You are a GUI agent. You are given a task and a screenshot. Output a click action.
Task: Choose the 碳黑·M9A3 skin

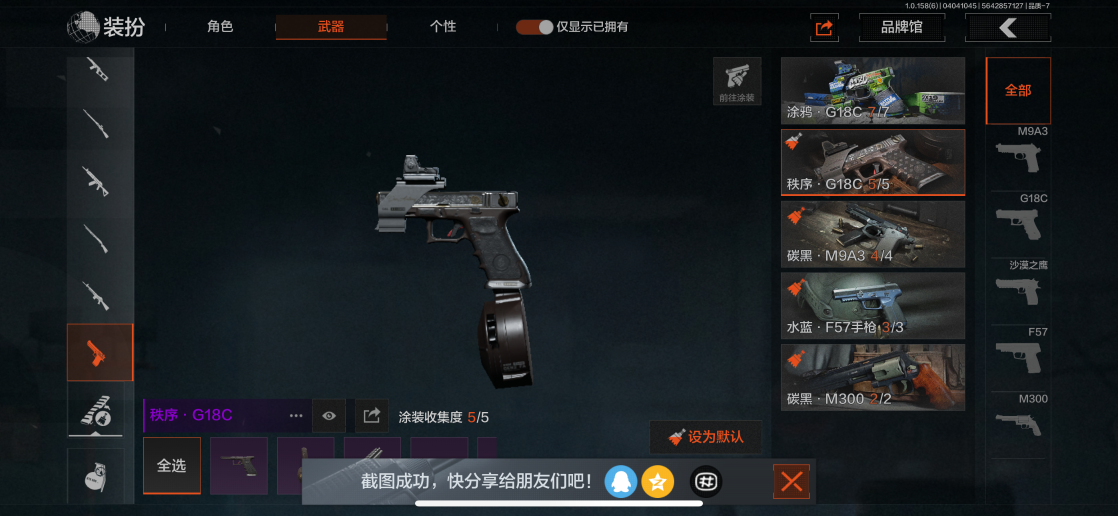(872, 234)
